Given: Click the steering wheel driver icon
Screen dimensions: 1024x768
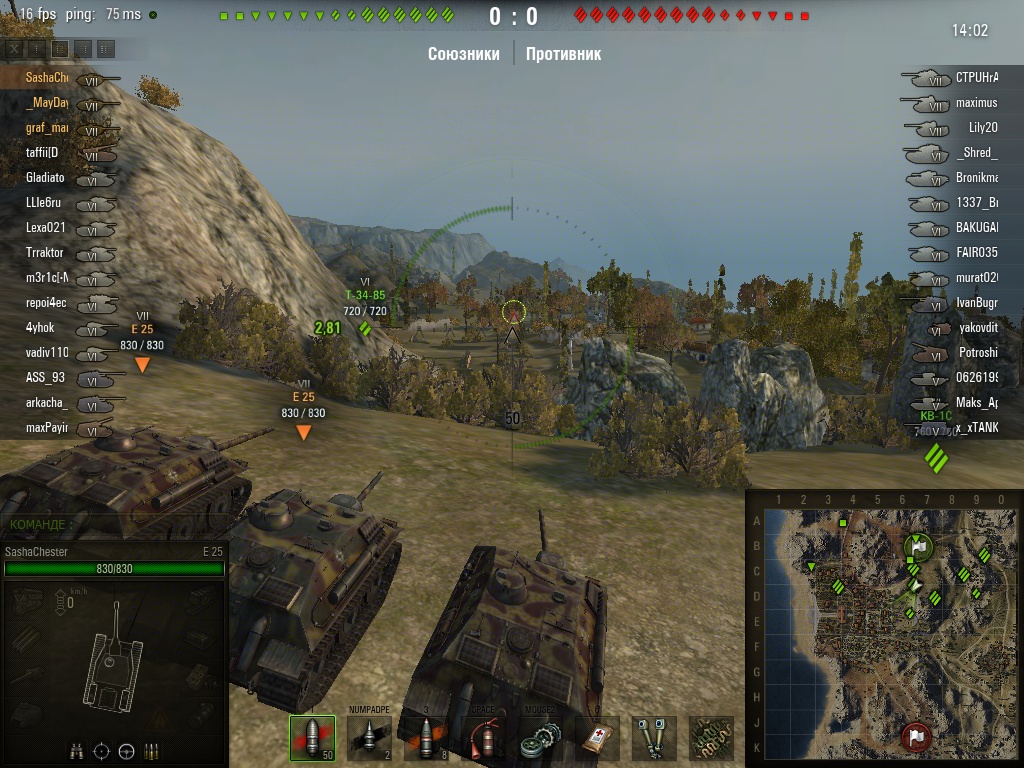Looking at the screenshot, I should pos(127,751).
